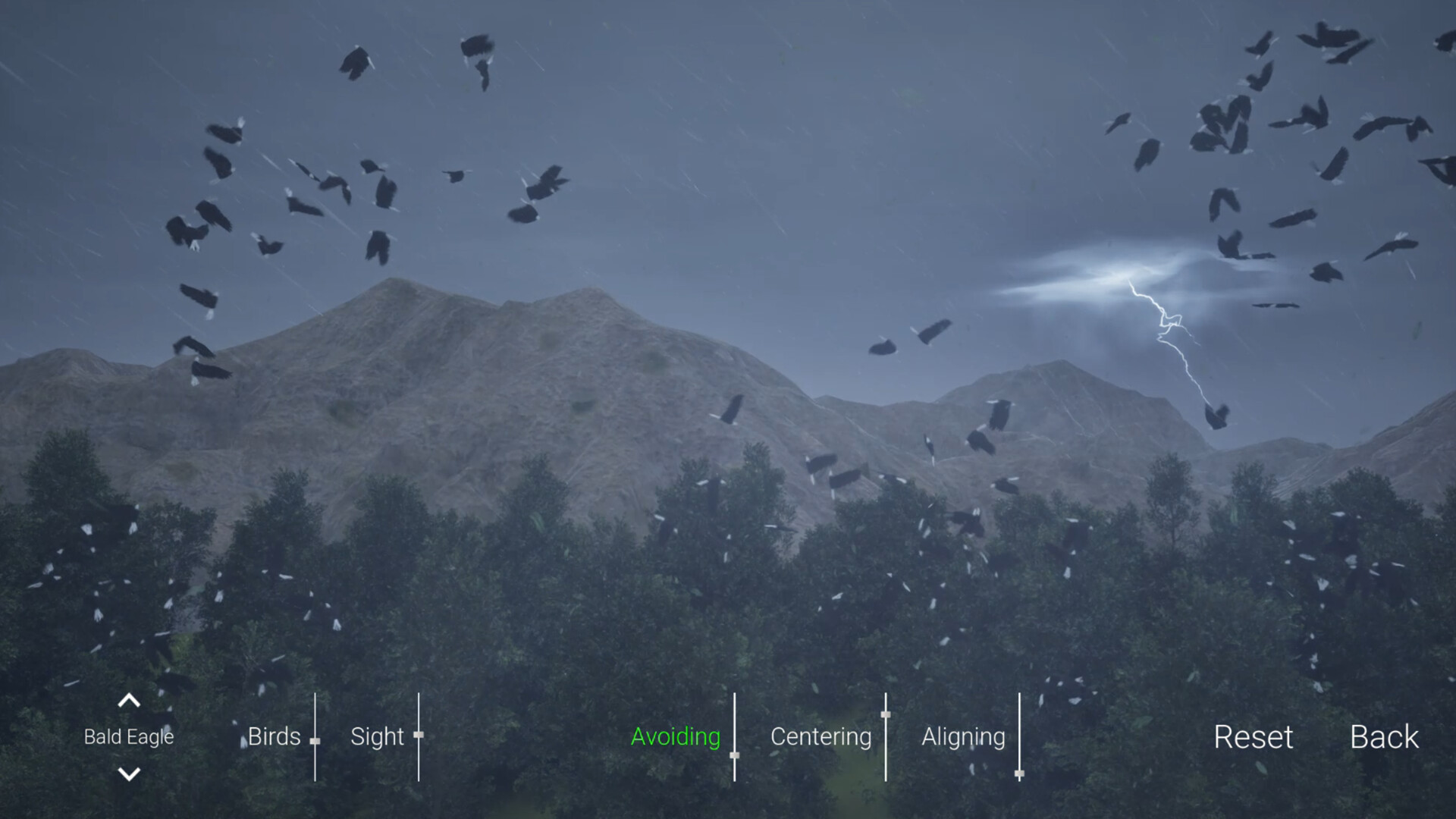Screen dimensions: 1456x819
Task: Click the Bald Eagle species label
Action: [x=129, y=736]
